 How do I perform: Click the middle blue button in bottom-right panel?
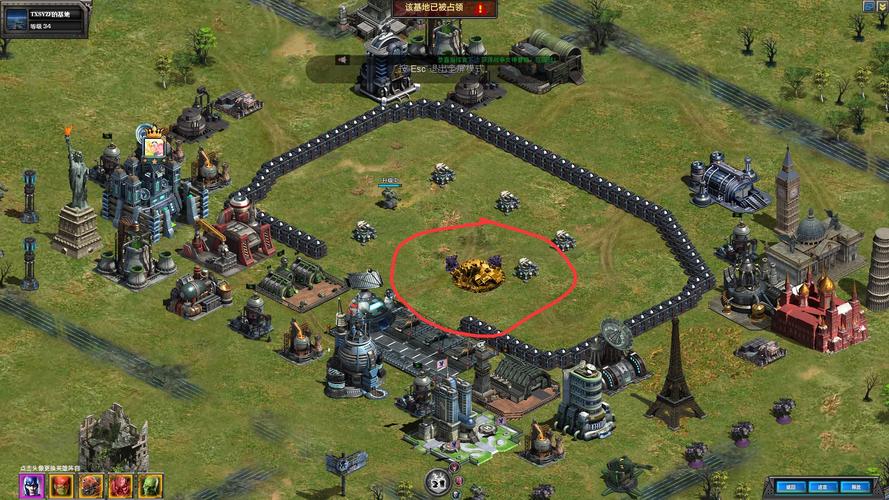(824, 487)
